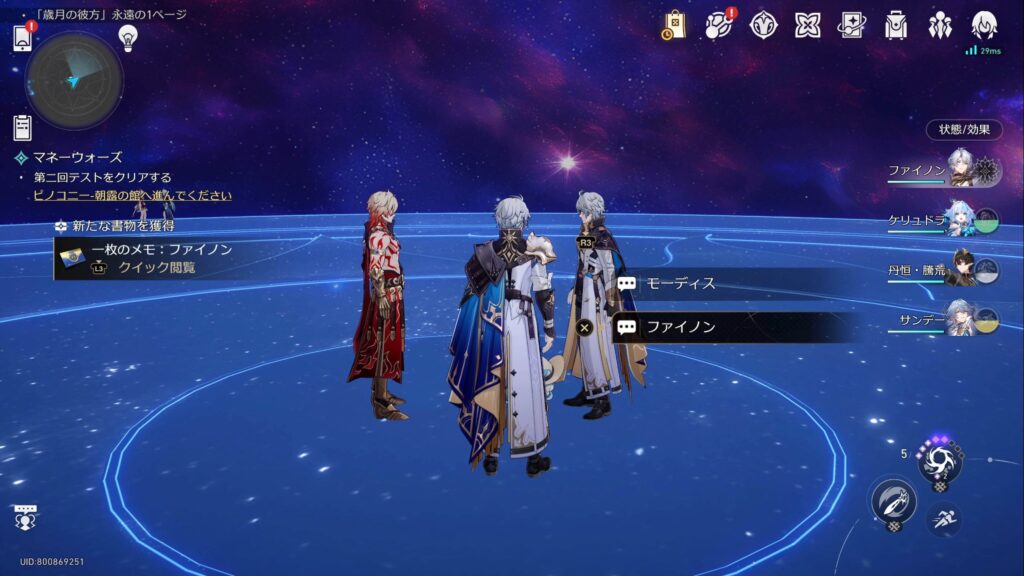Open the backpack inventory
This screenshot has height=576, width=1024.
[896, 25]
